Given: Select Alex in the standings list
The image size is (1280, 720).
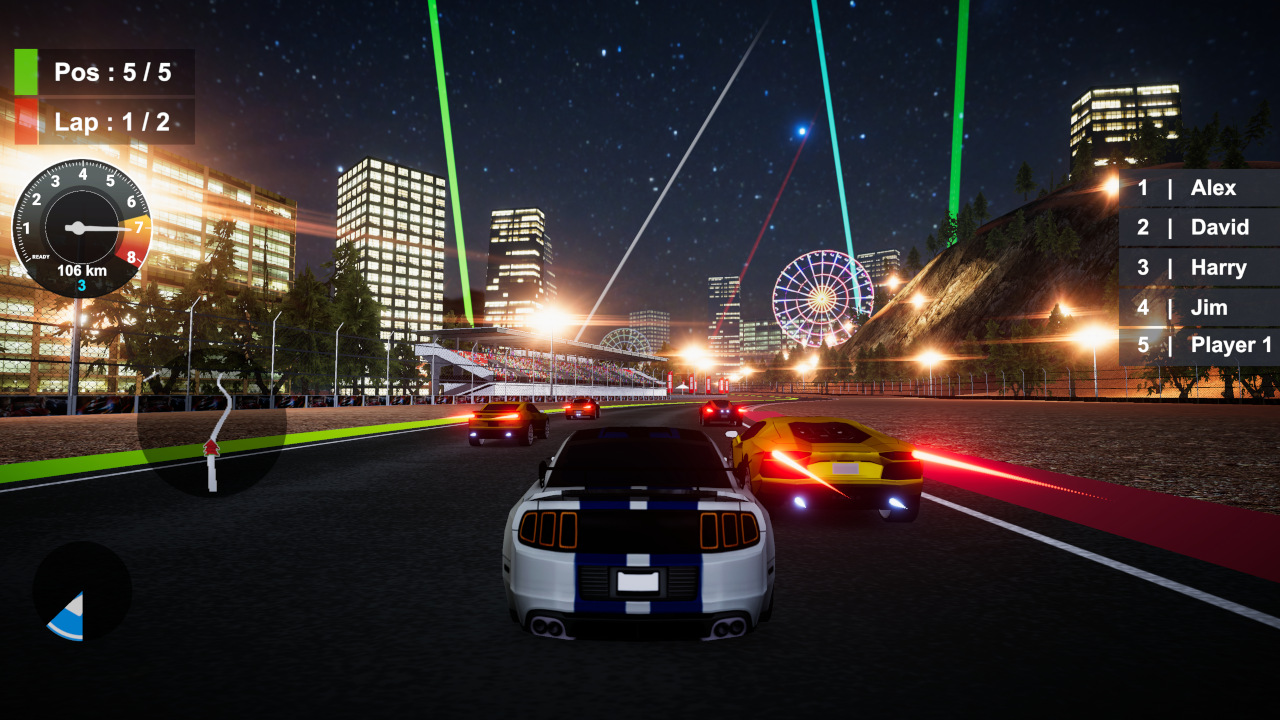Looking at the screenshot, I should [1213, 188].
